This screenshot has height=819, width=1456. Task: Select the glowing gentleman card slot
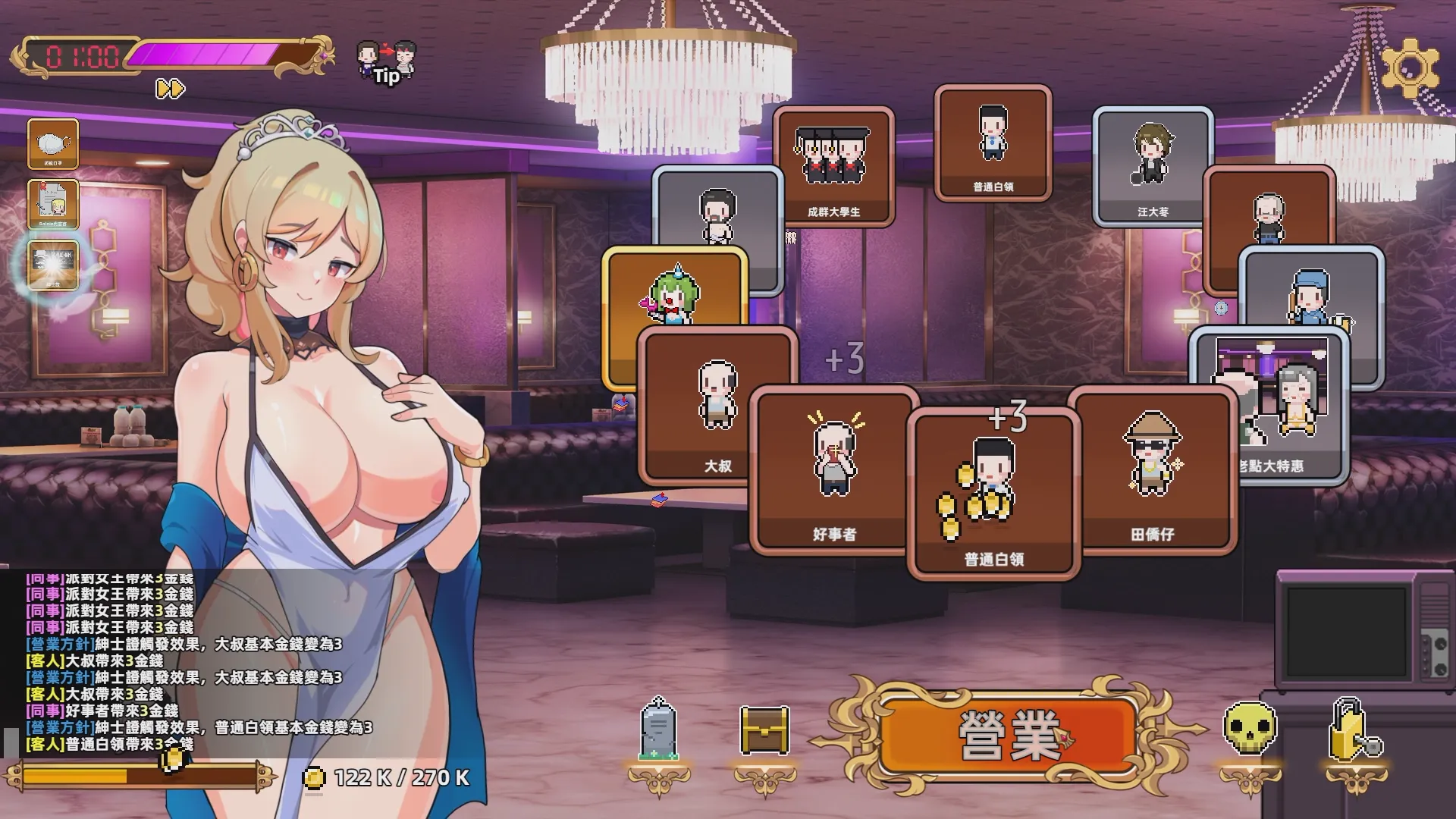[x=53, y=265]
